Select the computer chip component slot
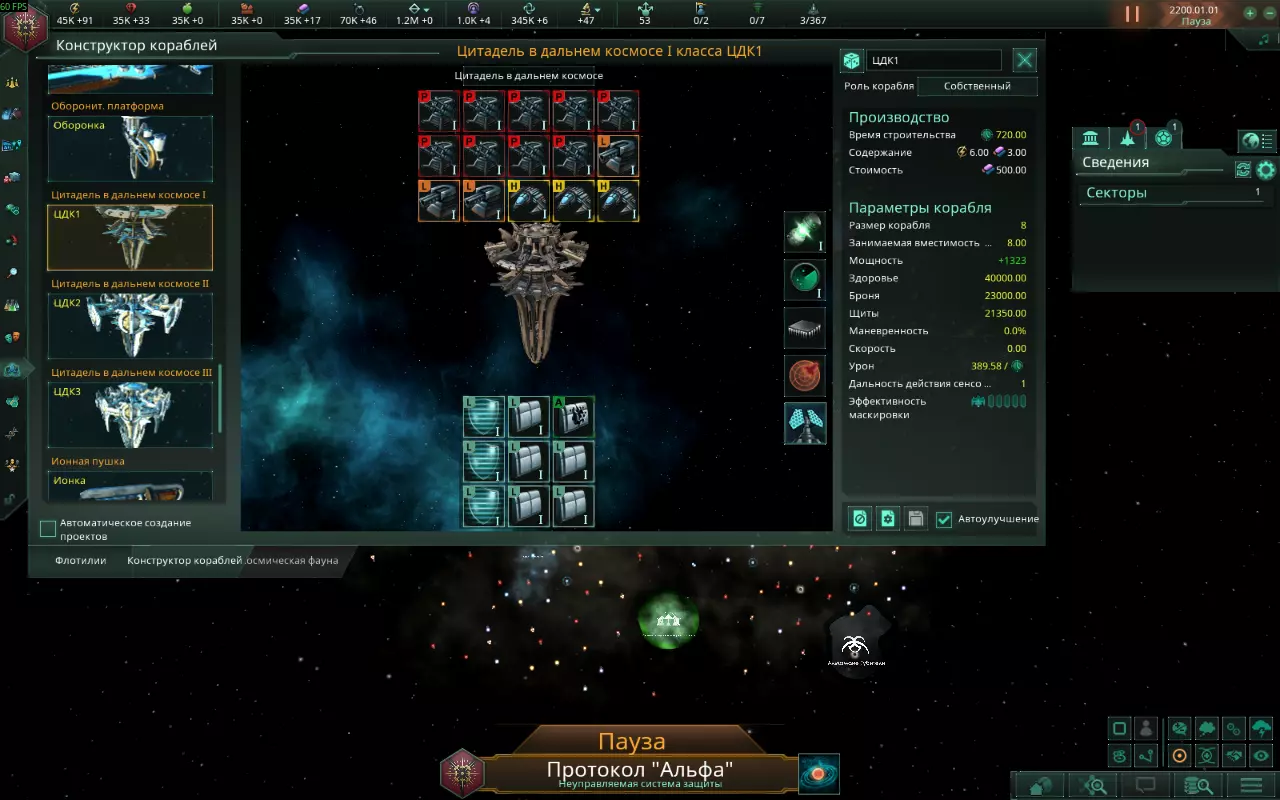1280x800 pixels. tap(805, 328)
